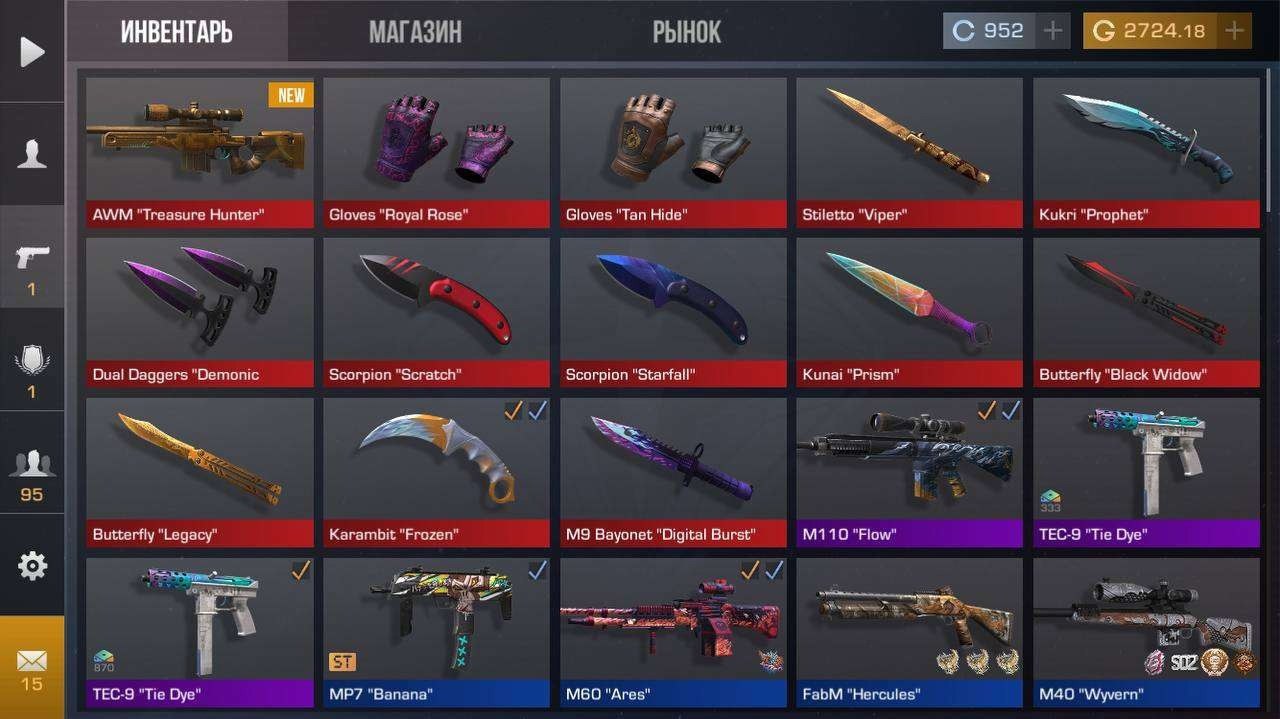The image size is (1280, 719).
Task: Switch to the Магазин tab
Action: 415,32
